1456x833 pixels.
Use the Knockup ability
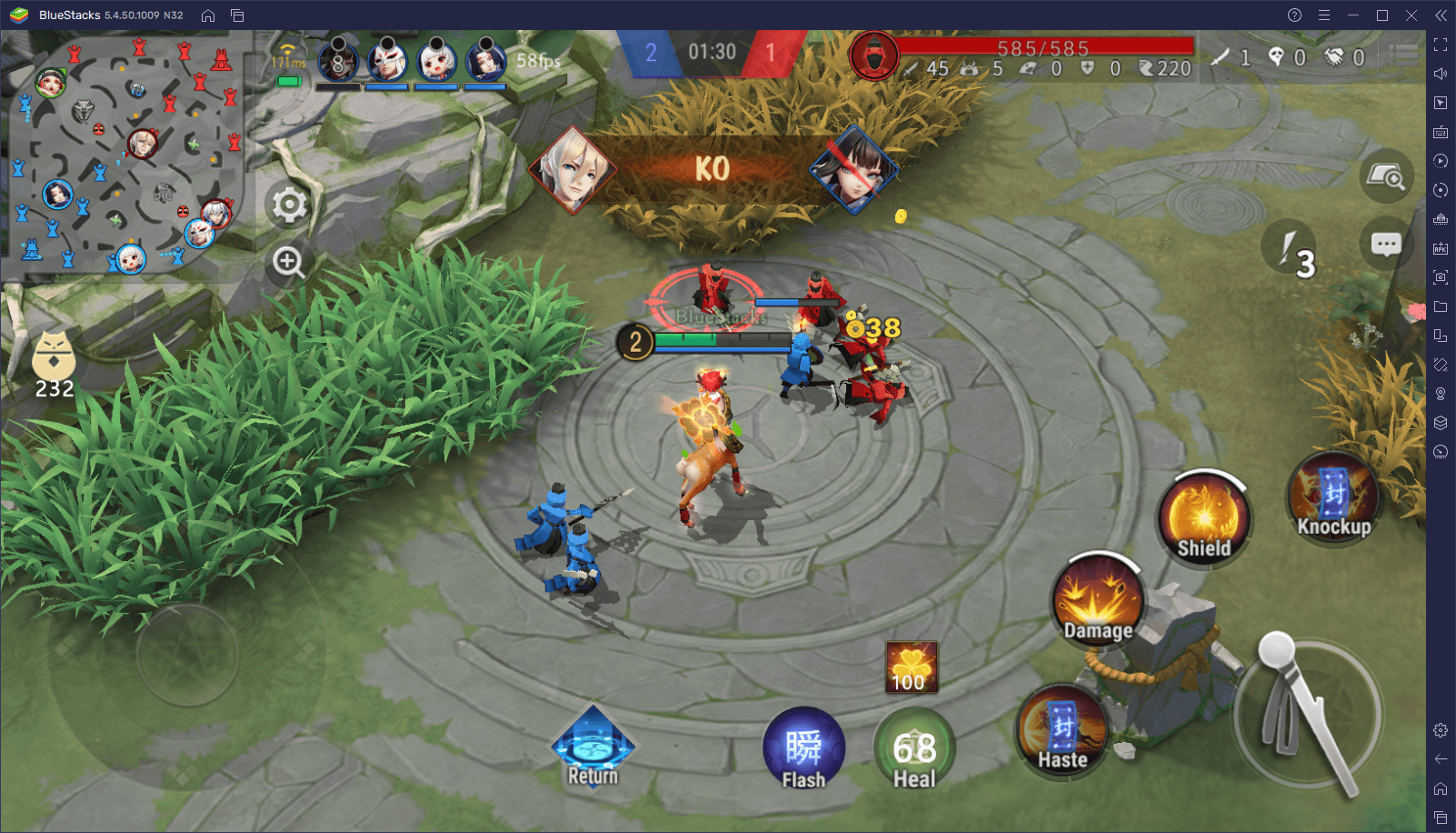pos(1333,498)
